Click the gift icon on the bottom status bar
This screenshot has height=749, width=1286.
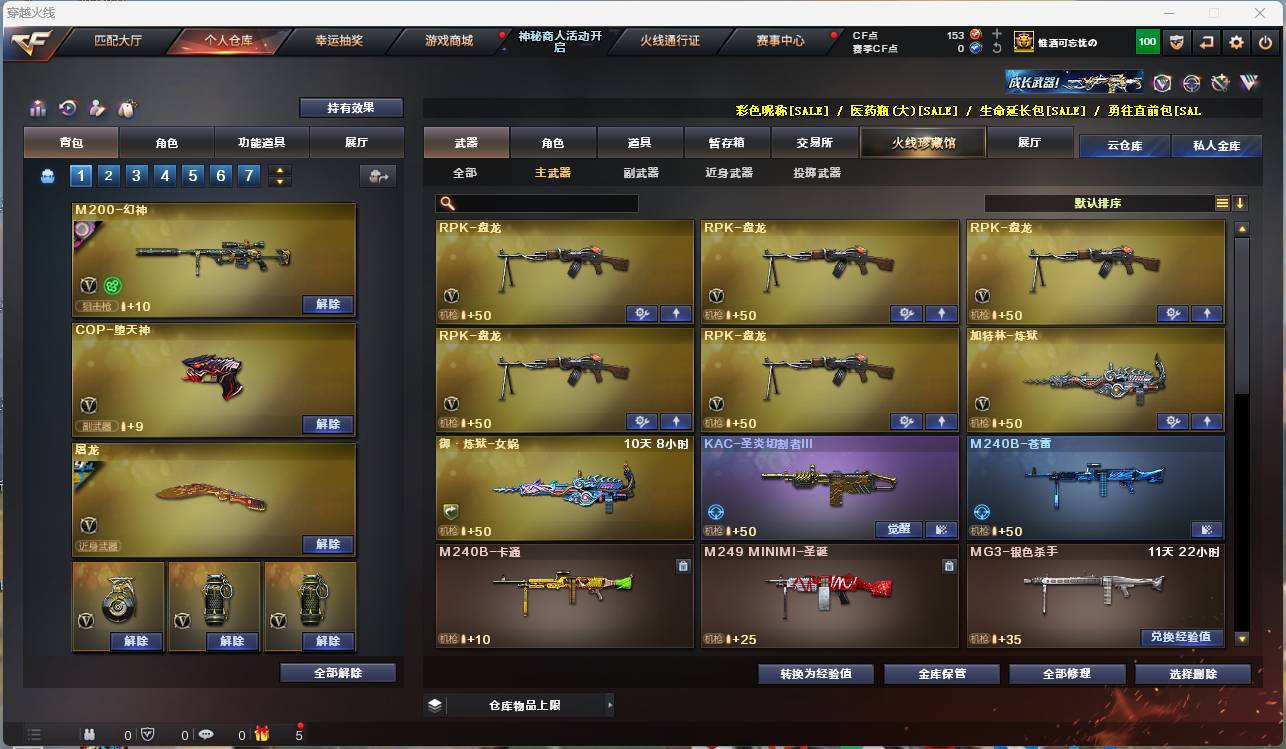tap(262, 734)
